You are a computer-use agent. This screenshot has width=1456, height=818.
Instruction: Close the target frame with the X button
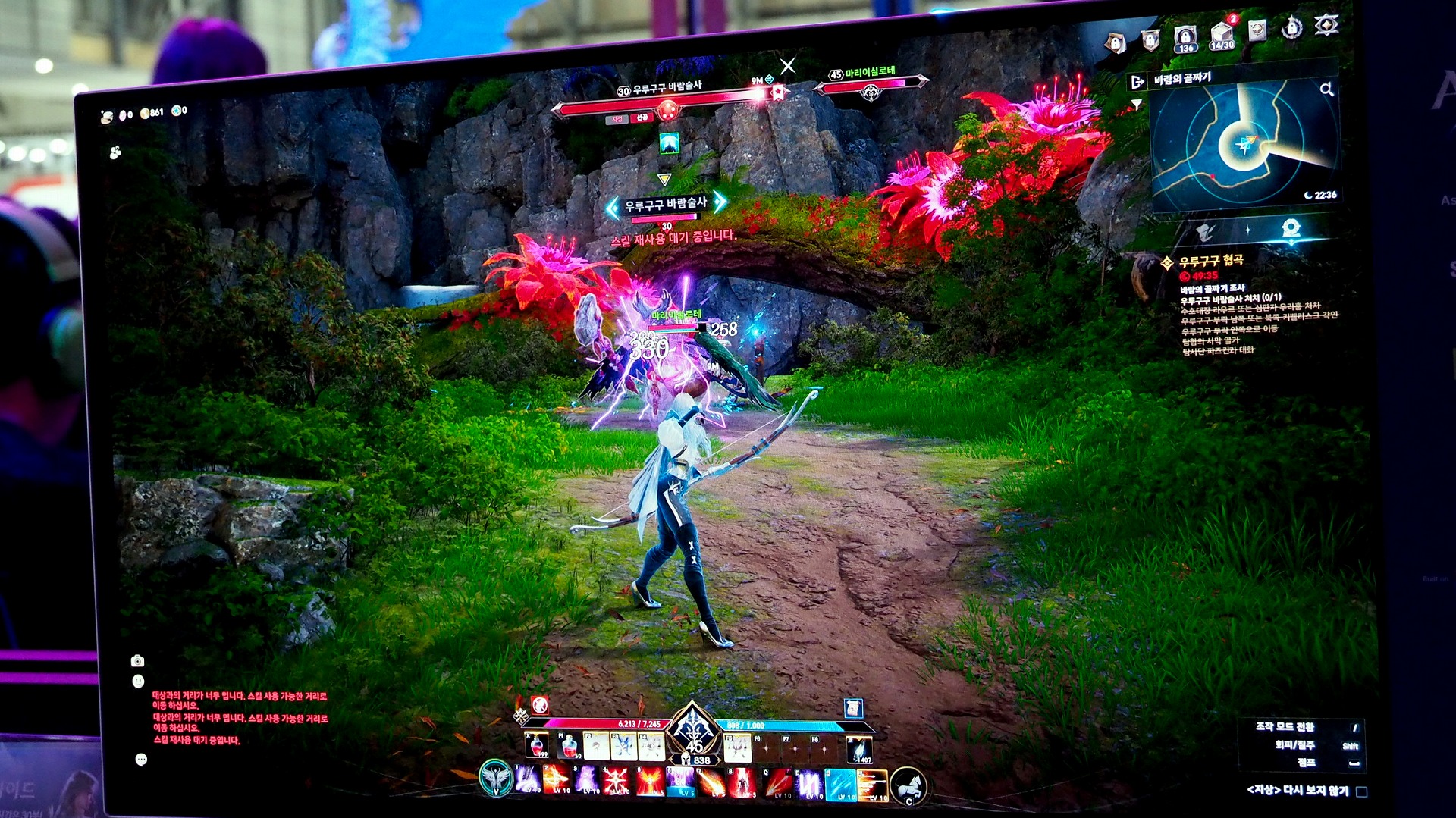(788, 66)
